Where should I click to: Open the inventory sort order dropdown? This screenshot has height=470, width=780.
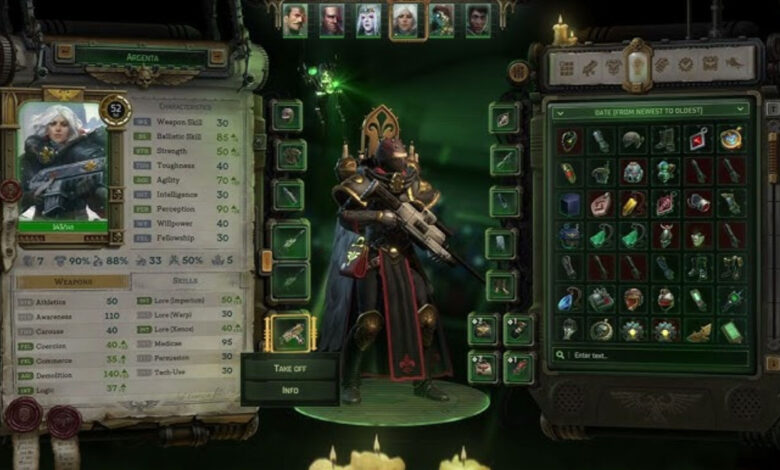[650, 109]
